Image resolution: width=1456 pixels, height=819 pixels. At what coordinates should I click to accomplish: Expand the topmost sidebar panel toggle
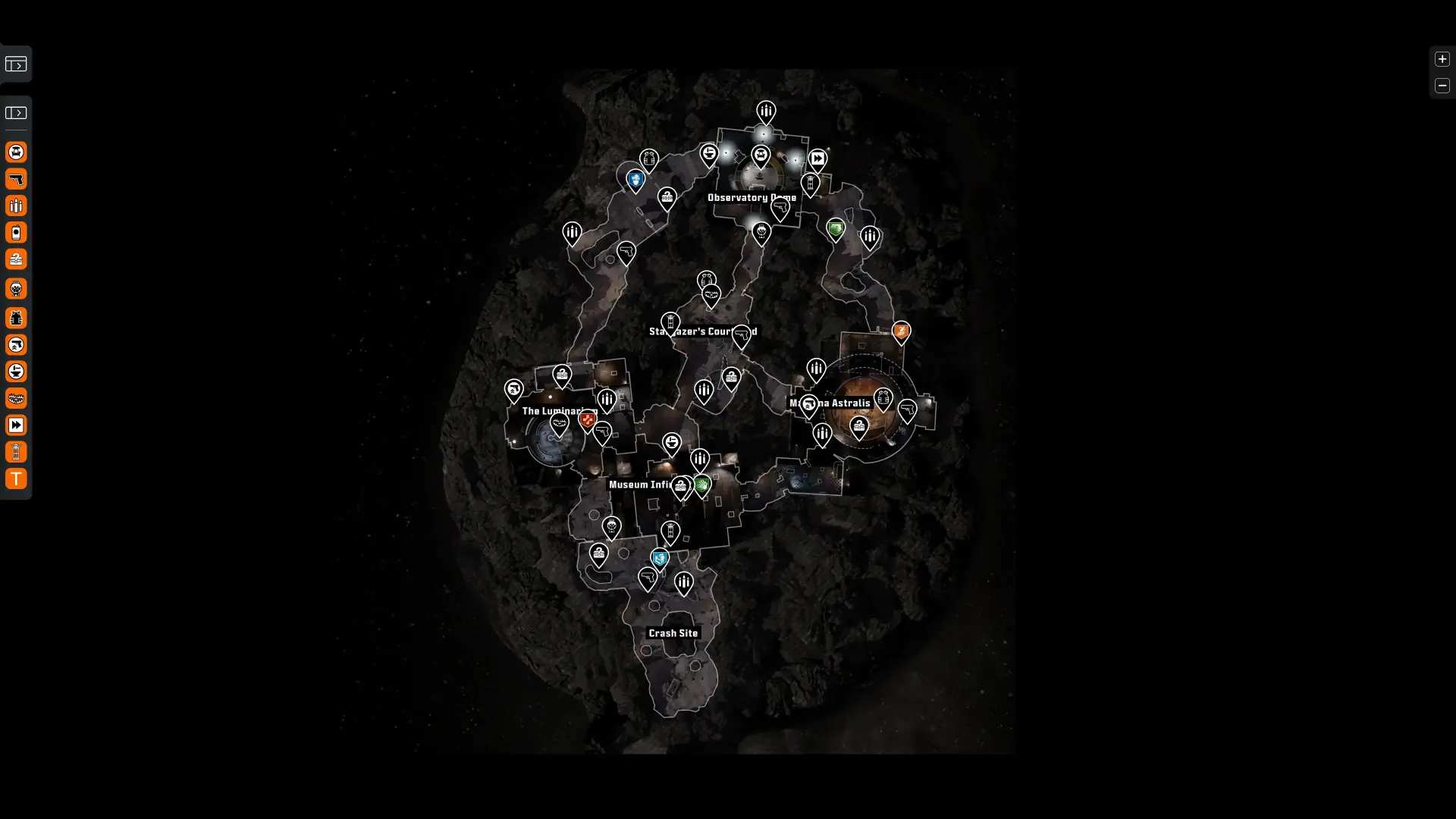16,64
